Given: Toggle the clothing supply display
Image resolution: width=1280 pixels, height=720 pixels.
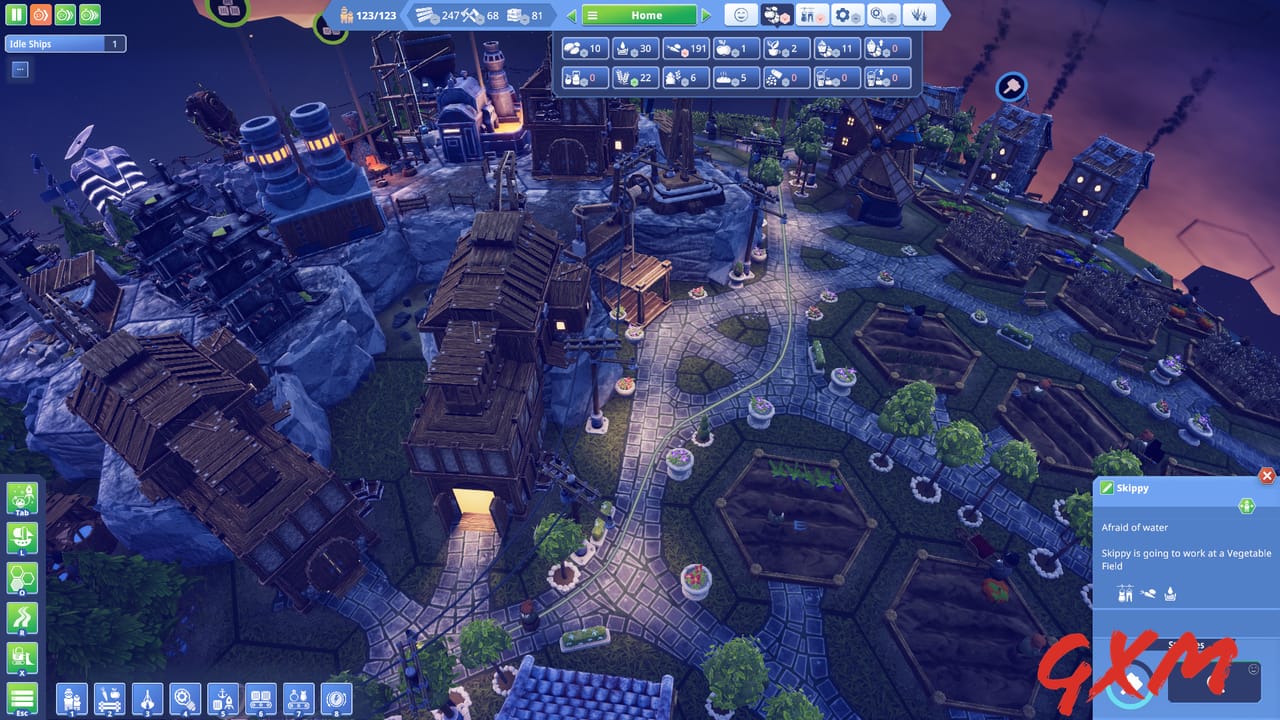Looking at the screenshot, I should (x=810, y=15).
